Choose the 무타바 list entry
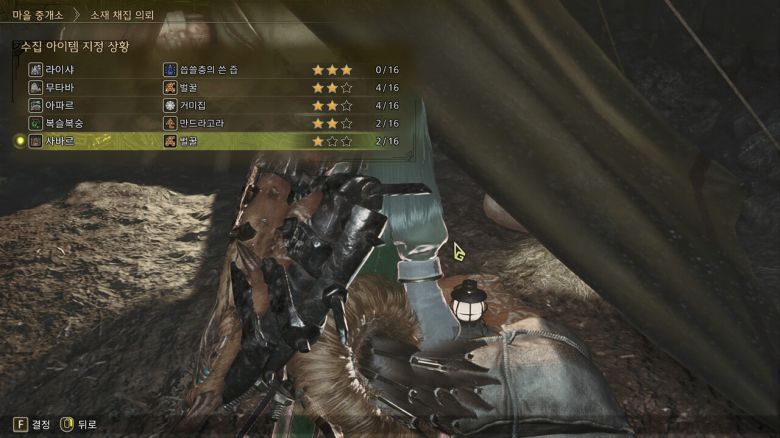This screenshot has width=780, height=438. coord(60,88)
